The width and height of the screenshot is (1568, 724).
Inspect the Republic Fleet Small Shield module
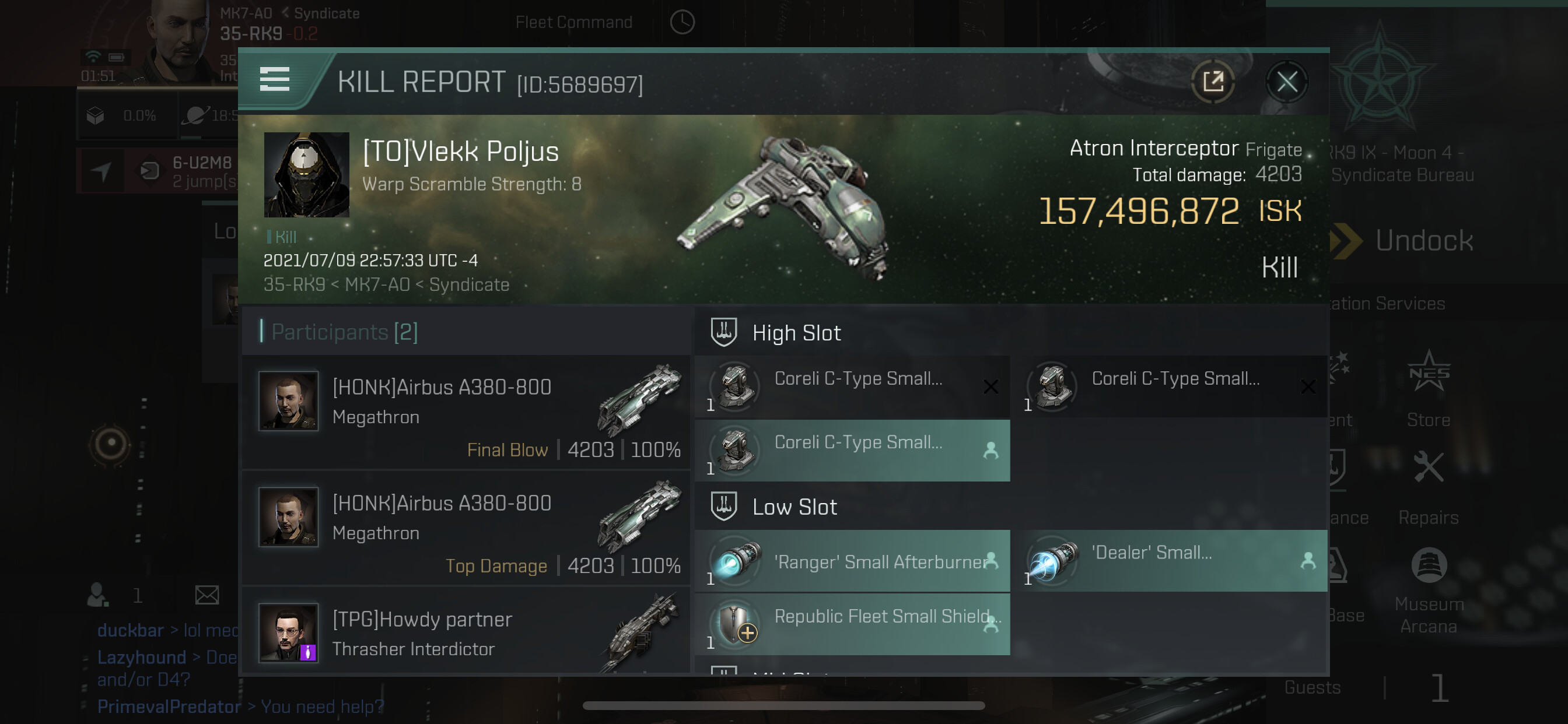click(x=852, y=624)
